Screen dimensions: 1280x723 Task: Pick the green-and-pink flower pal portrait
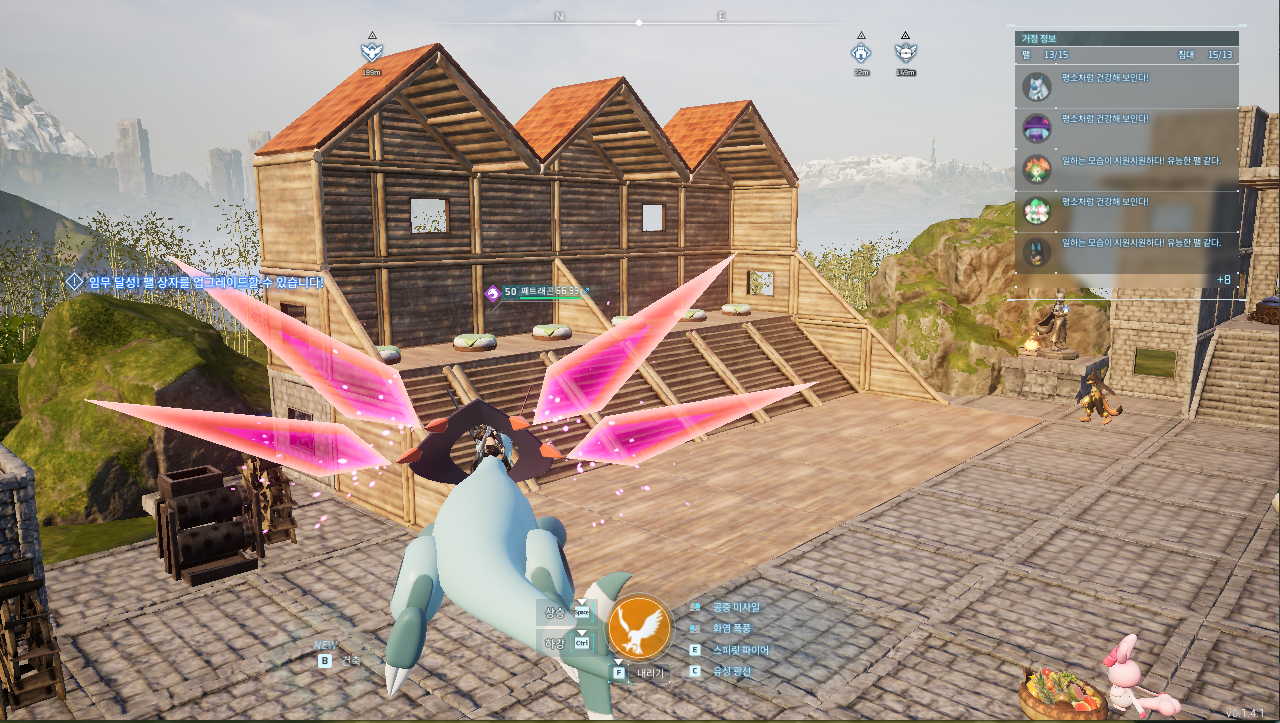[1037, 210]
